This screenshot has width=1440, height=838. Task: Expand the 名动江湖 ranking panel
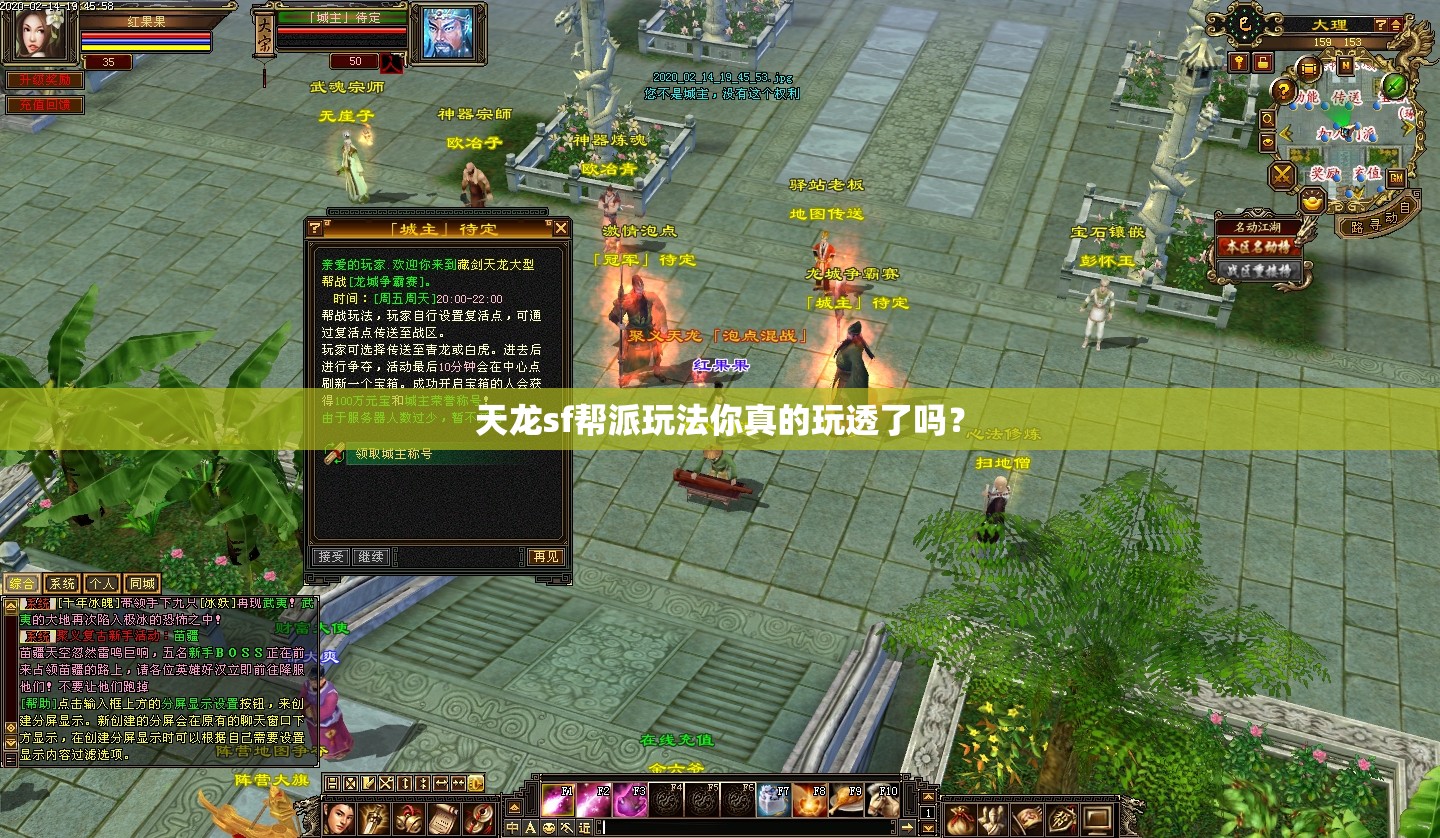coord(1258,227)
